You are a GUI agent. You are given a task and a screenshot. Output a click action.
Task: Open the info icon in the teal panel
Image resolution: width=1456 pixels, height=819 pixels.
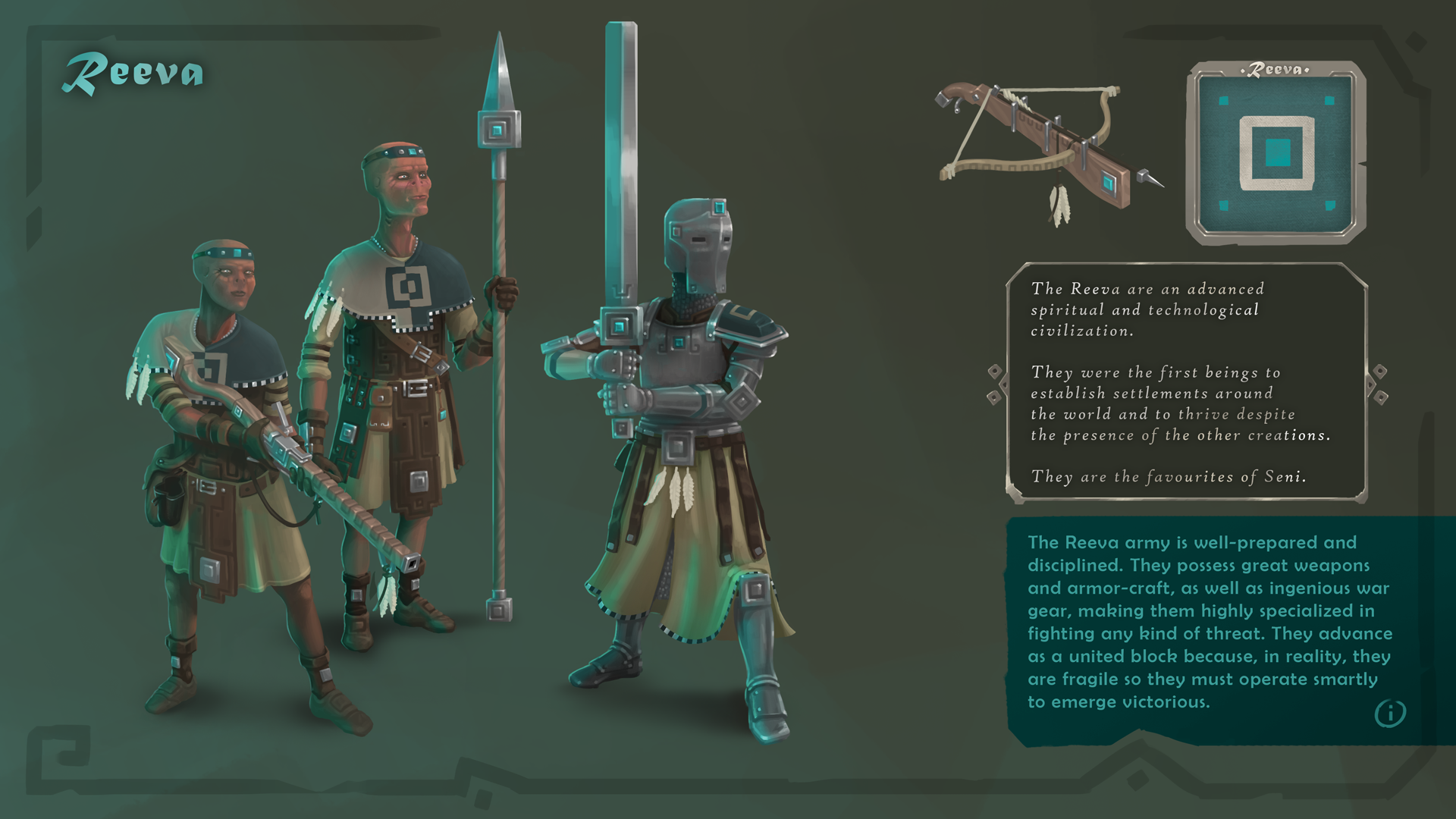[1390, 714]
